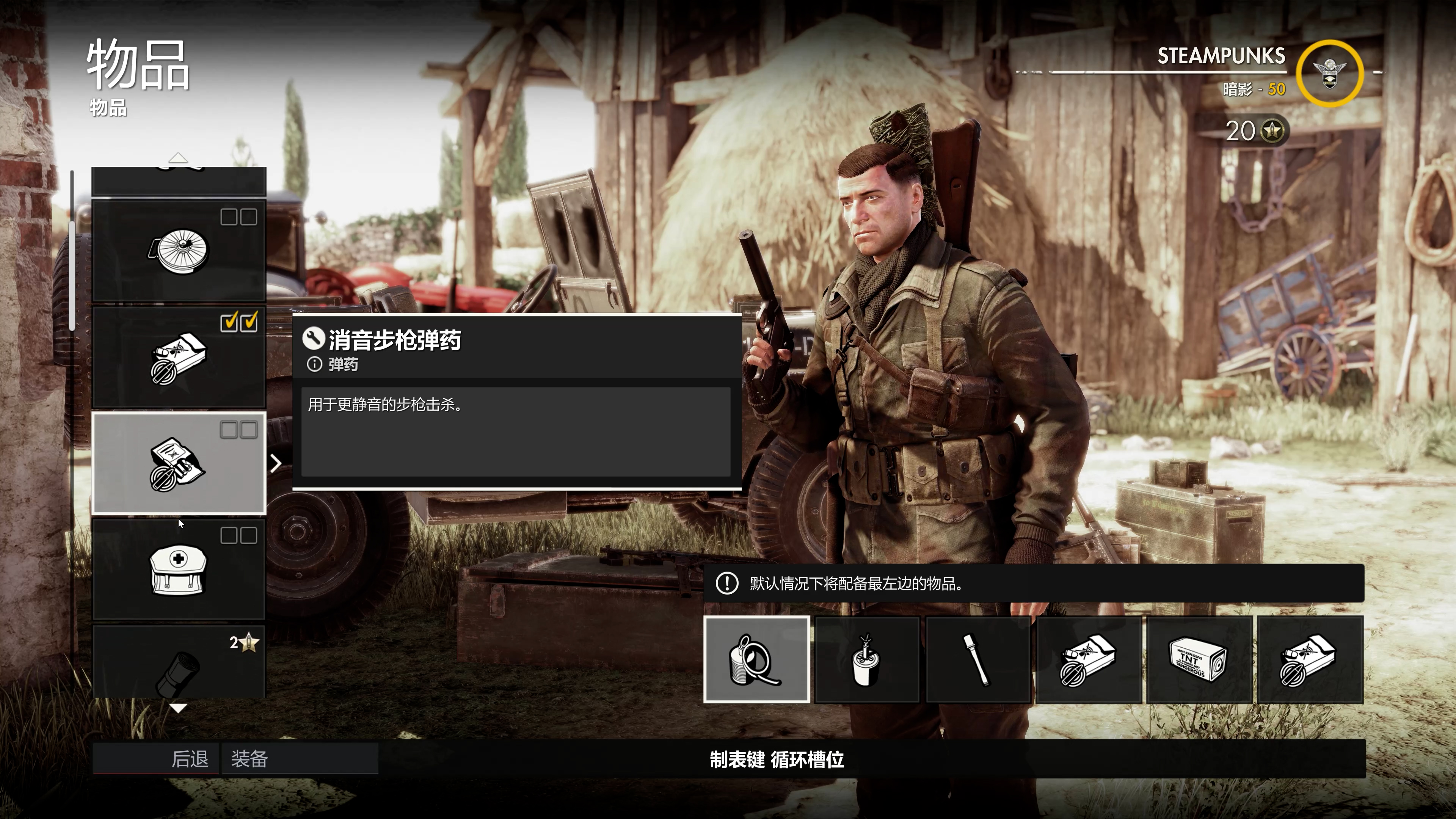Click the right chevron beside the highlighted item
The width and height of the screenshot is (1456, 819).
click(x=276, y=463)
